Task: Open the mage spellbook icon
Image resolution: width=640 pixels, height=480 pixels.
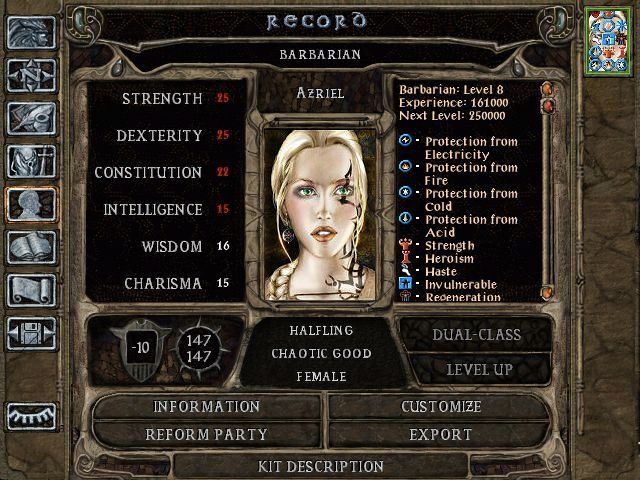Action: (31, 247)
